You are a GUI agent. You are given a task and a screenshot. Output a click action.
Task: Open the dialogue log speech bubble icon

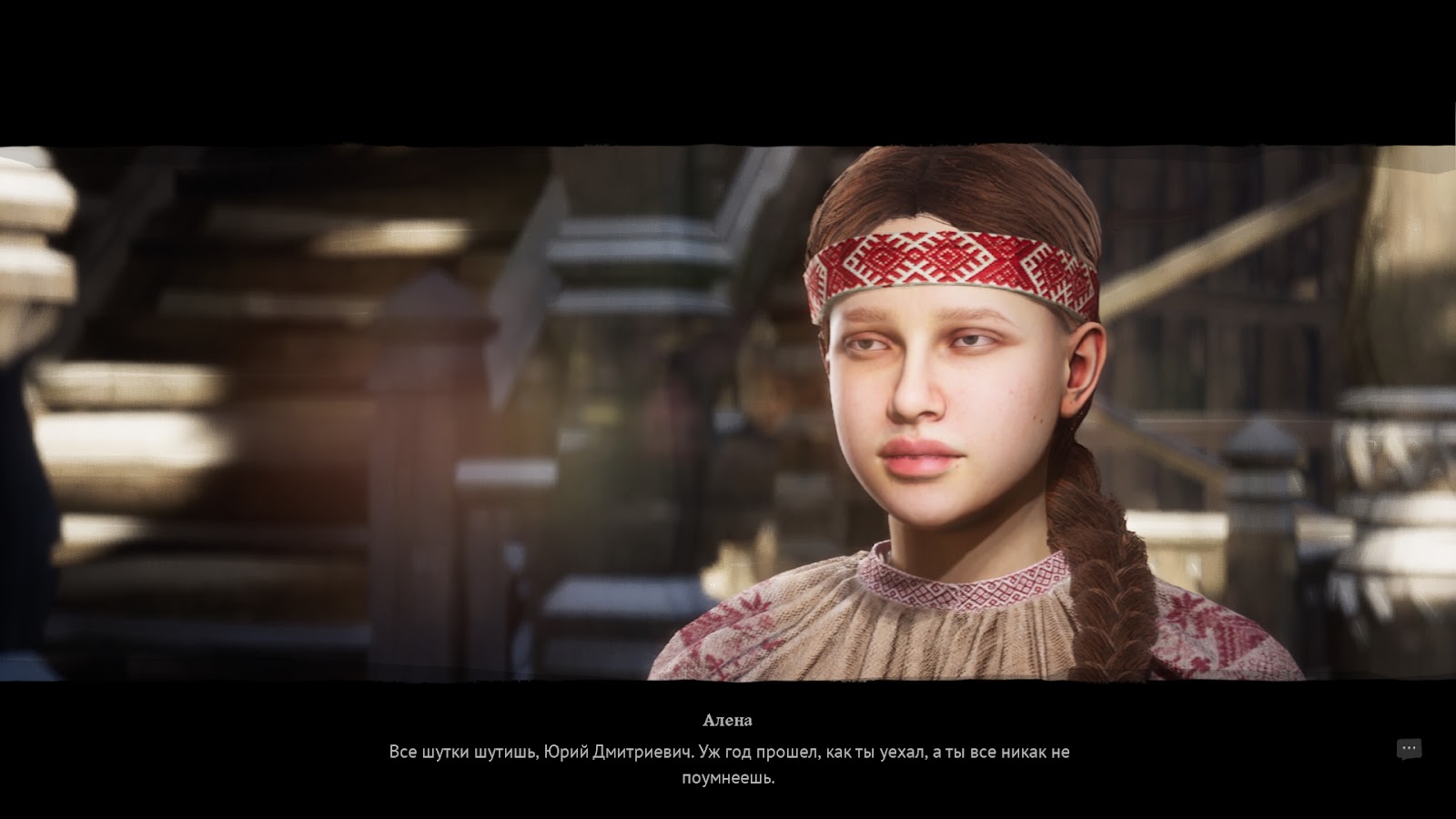click(1409, 749)
